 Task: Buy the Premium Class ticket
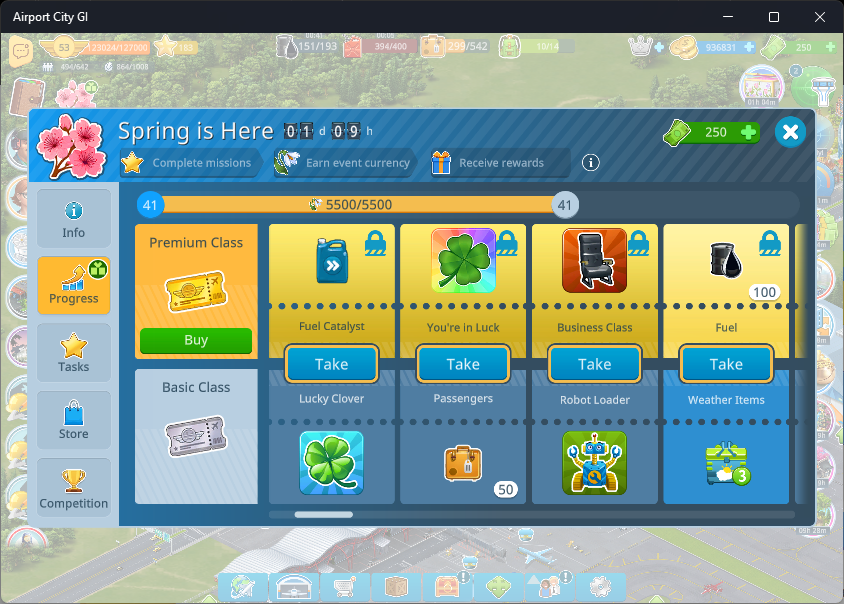coord(196,340)
